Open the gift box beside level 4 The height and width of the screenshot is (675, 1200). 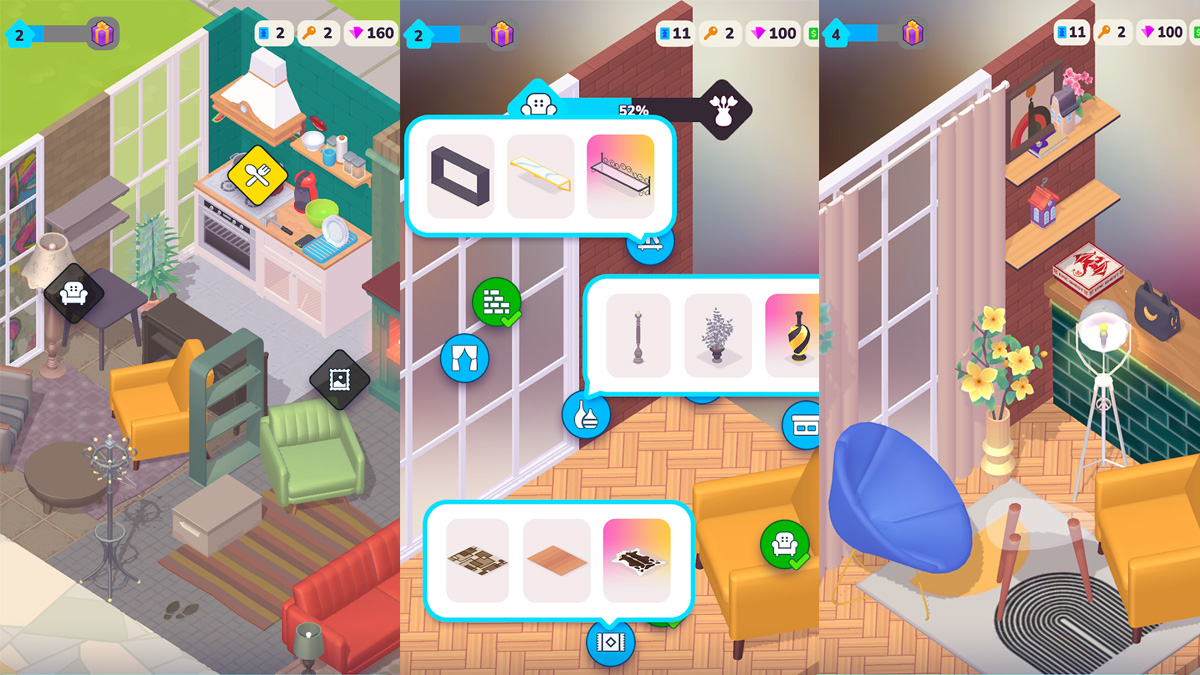pyautogui.click(x=912, y=33)
